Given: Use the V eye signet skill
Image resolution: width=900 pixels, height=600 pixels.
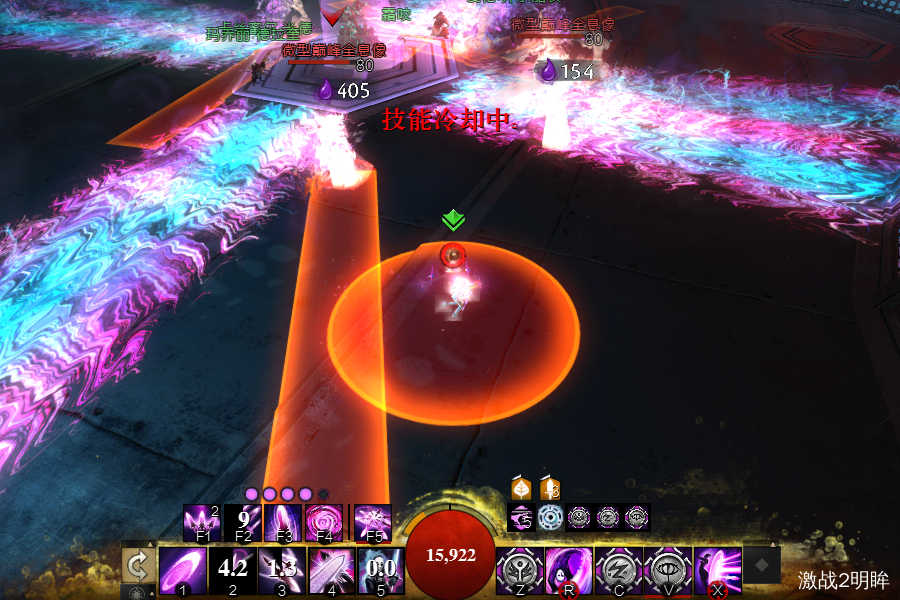Looking at the screenshot, I should click(x=668, y=570).
